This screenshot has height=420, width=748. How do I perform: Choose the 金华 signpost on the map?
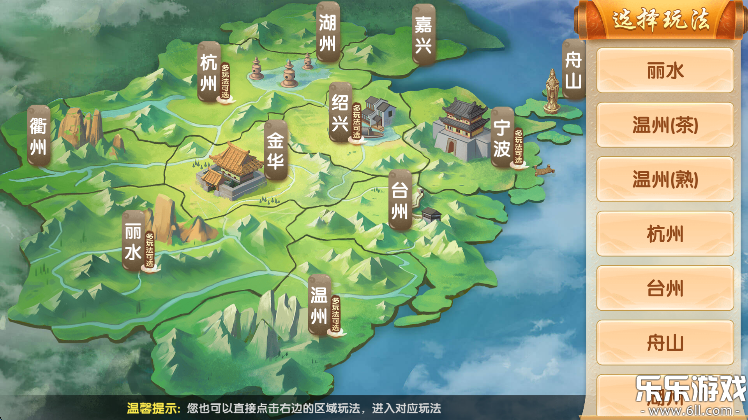click(275, 151)
